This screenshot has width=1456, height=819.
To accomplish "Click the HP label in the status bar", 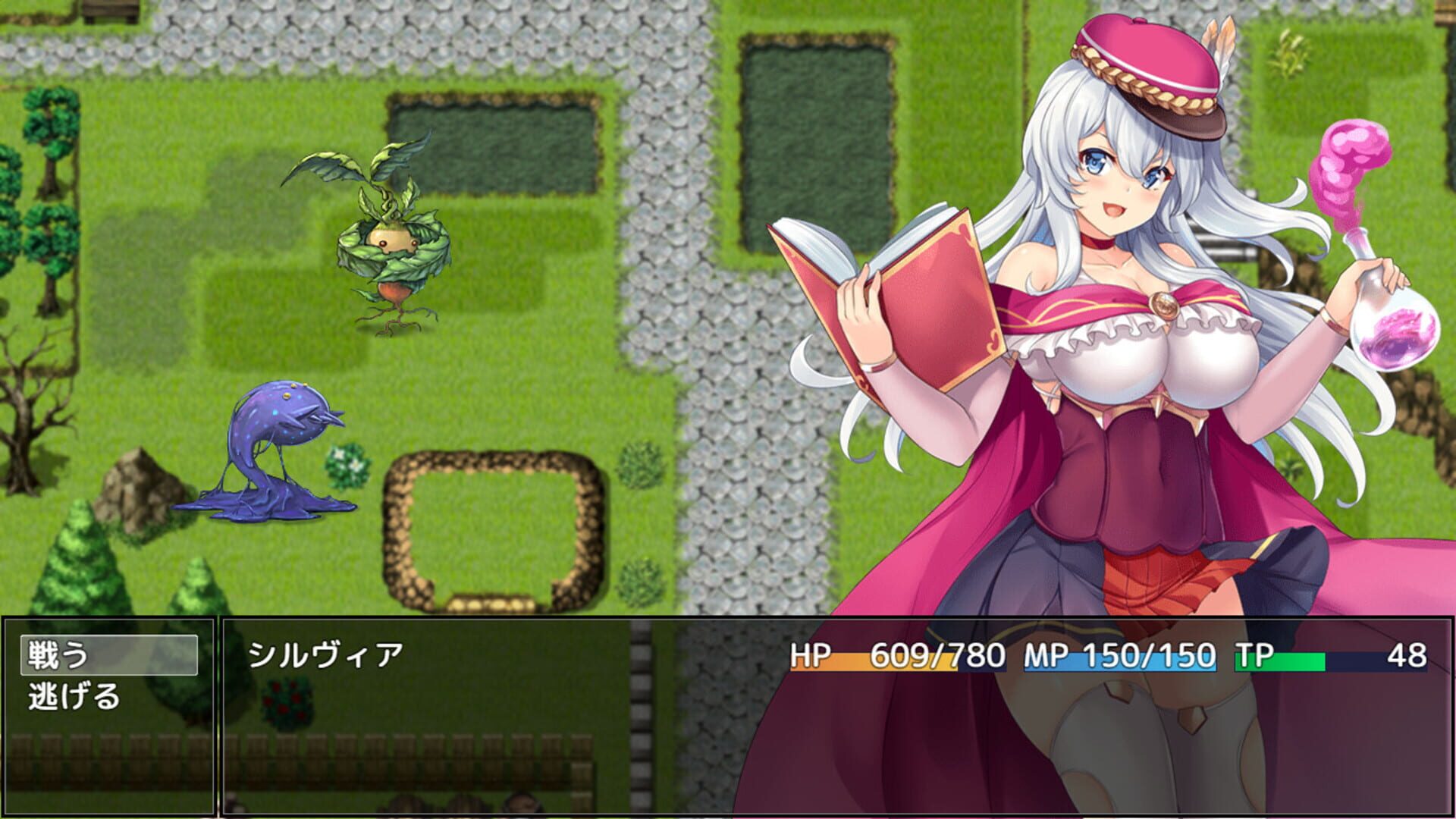I will tap(811, 653).
